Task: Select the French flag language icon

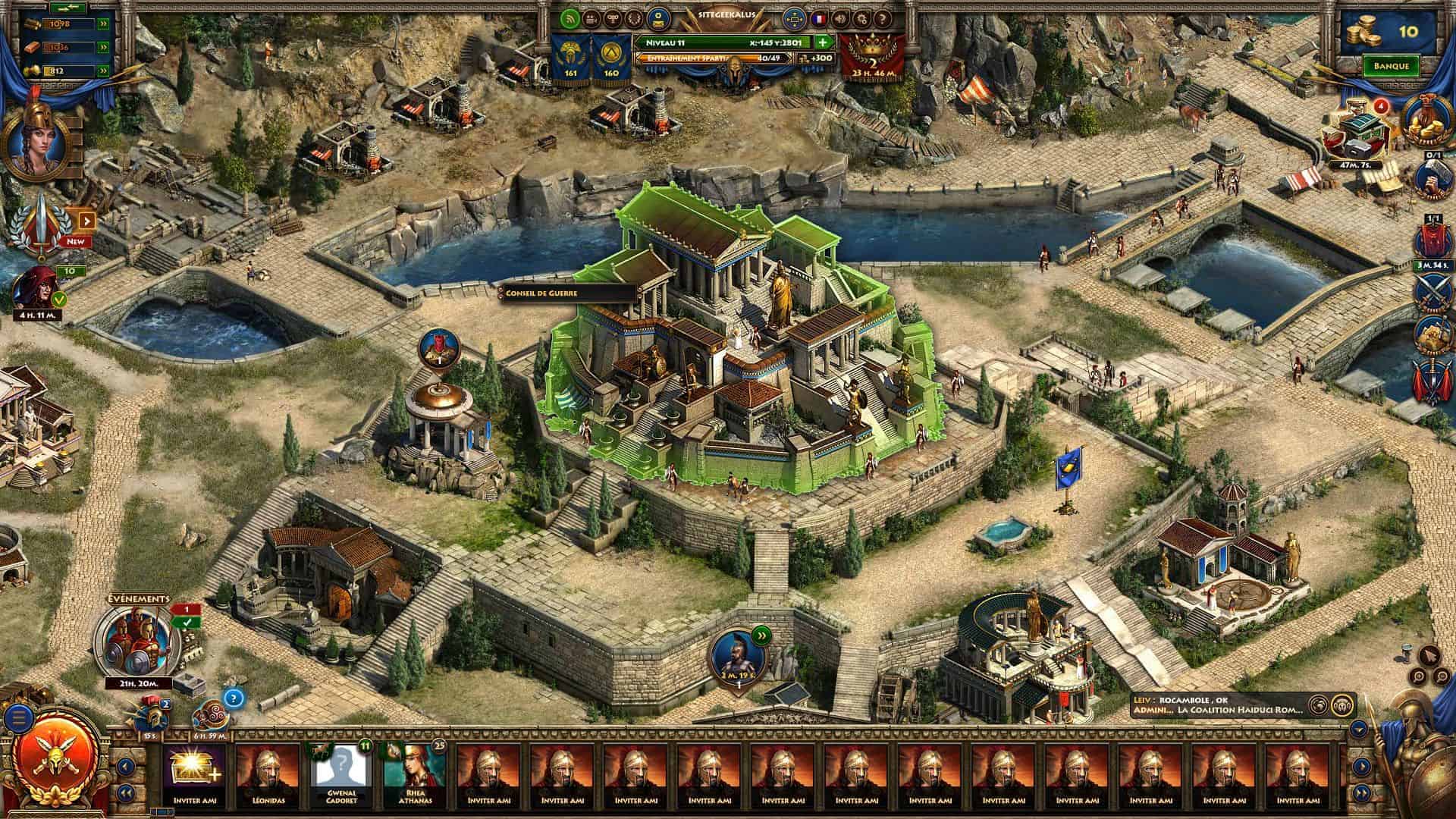Action: (x=820, y=18)
